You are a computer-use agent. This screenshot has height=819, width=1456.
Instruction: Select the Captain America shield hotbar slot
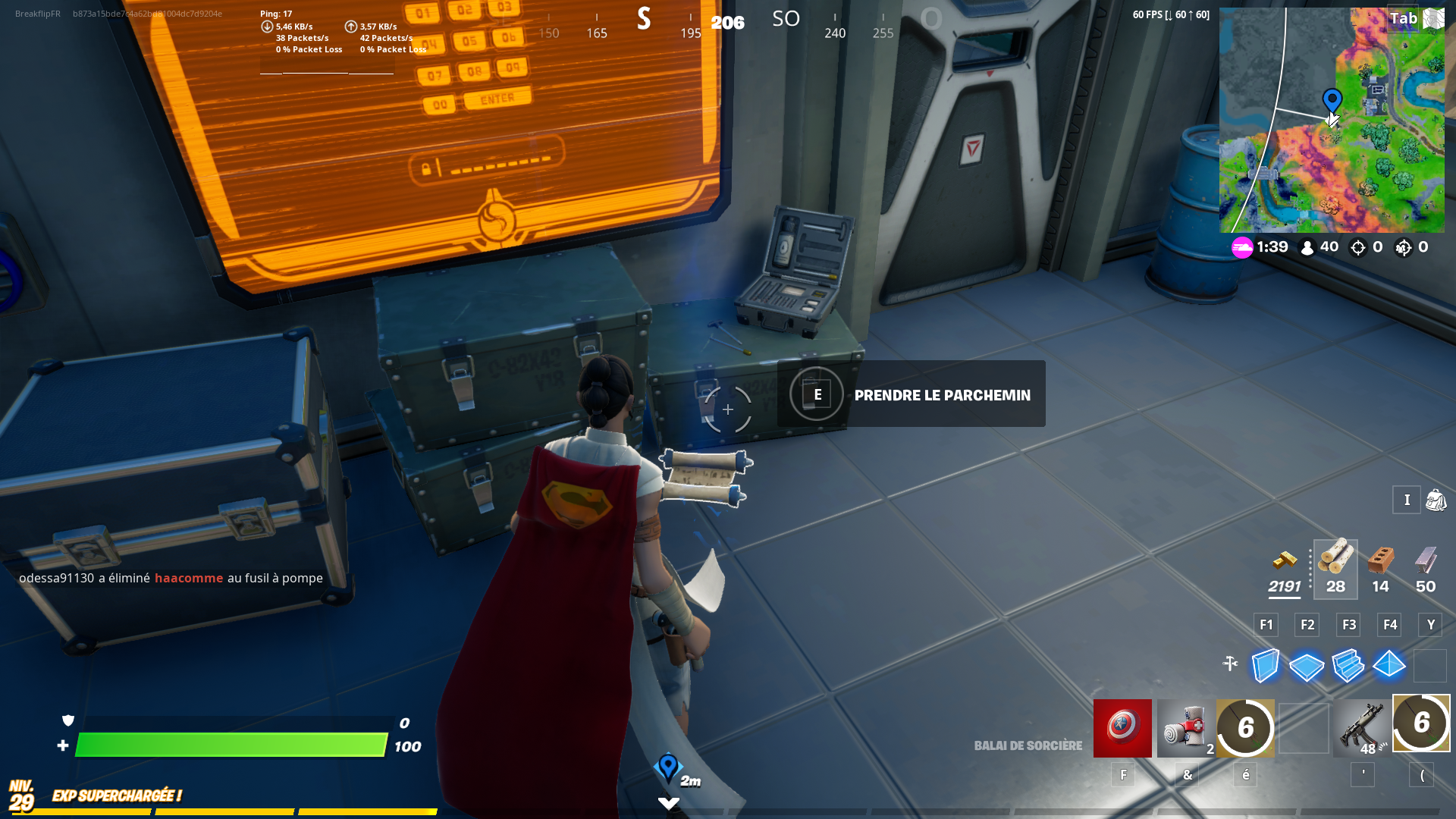point(1122,728)
